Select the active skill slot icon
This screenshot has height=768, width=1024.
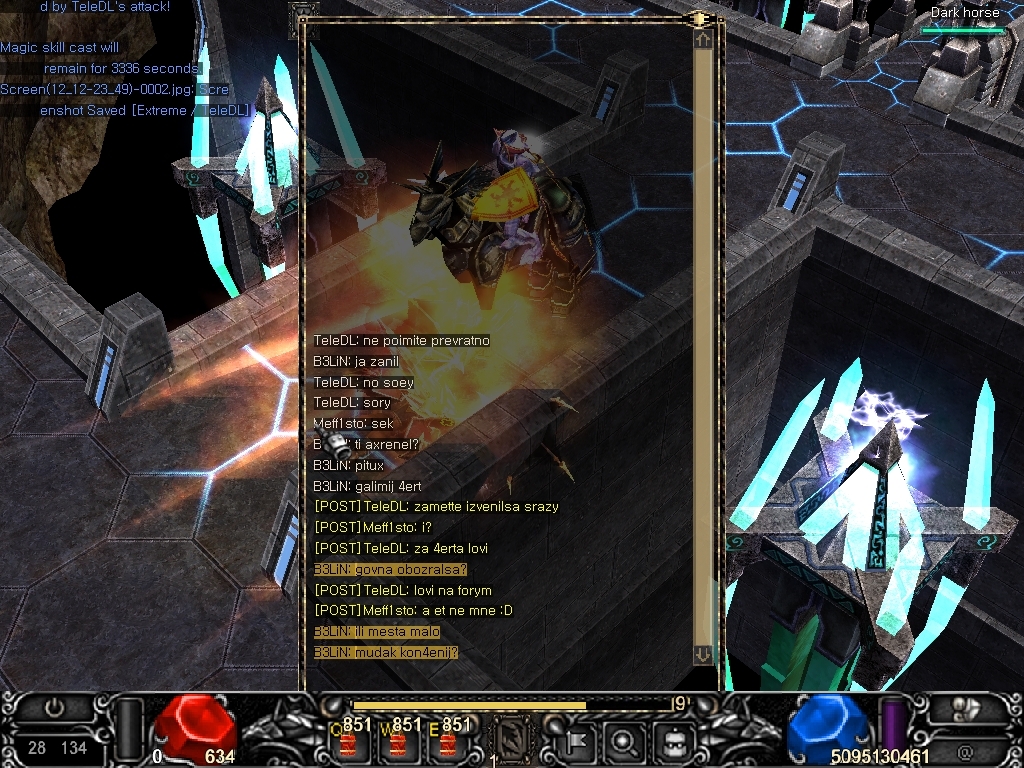point(512,741)
